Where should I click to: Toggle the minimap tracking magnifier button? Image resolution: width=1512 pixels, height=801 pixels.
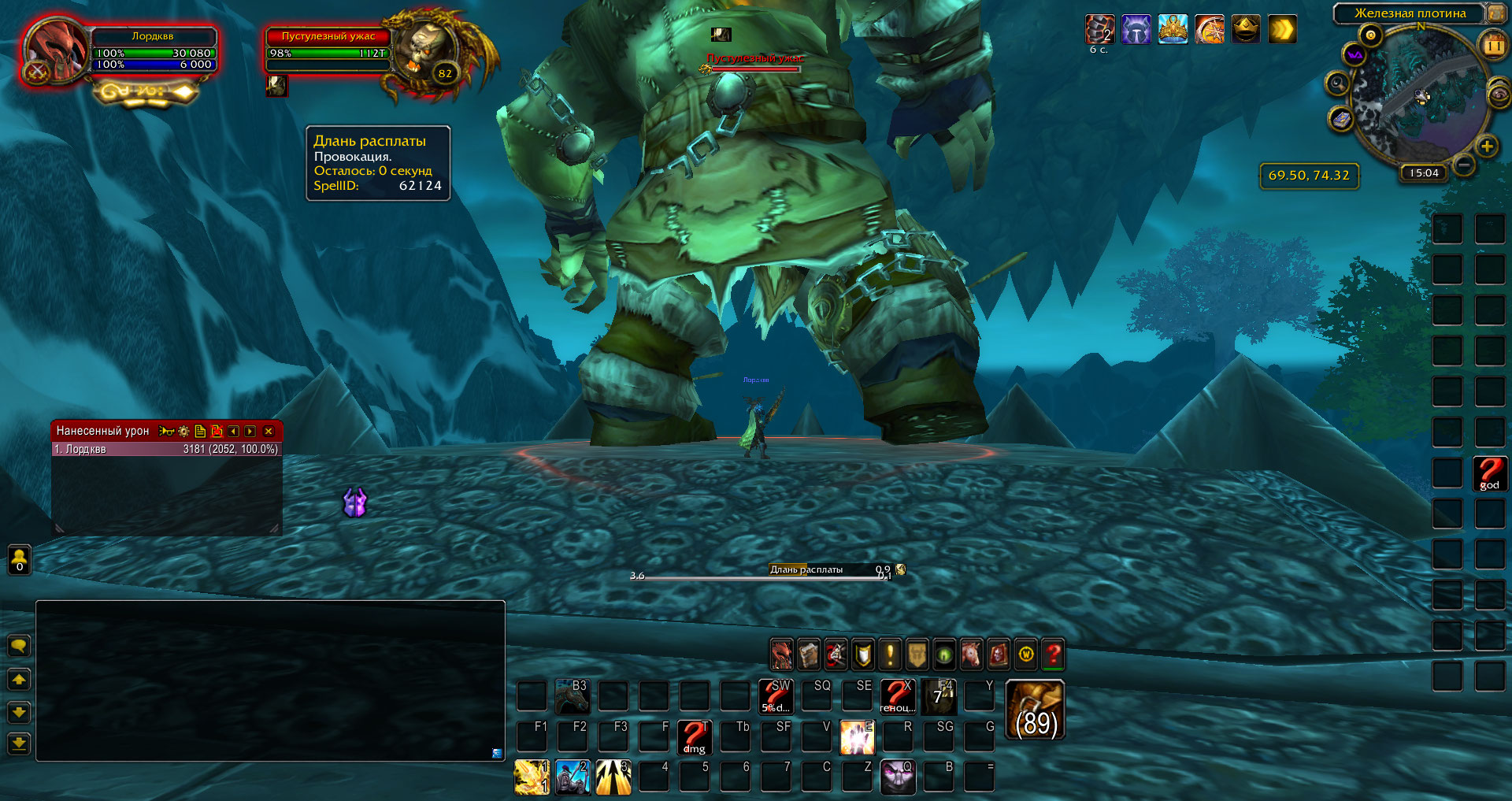point(1337,83)
